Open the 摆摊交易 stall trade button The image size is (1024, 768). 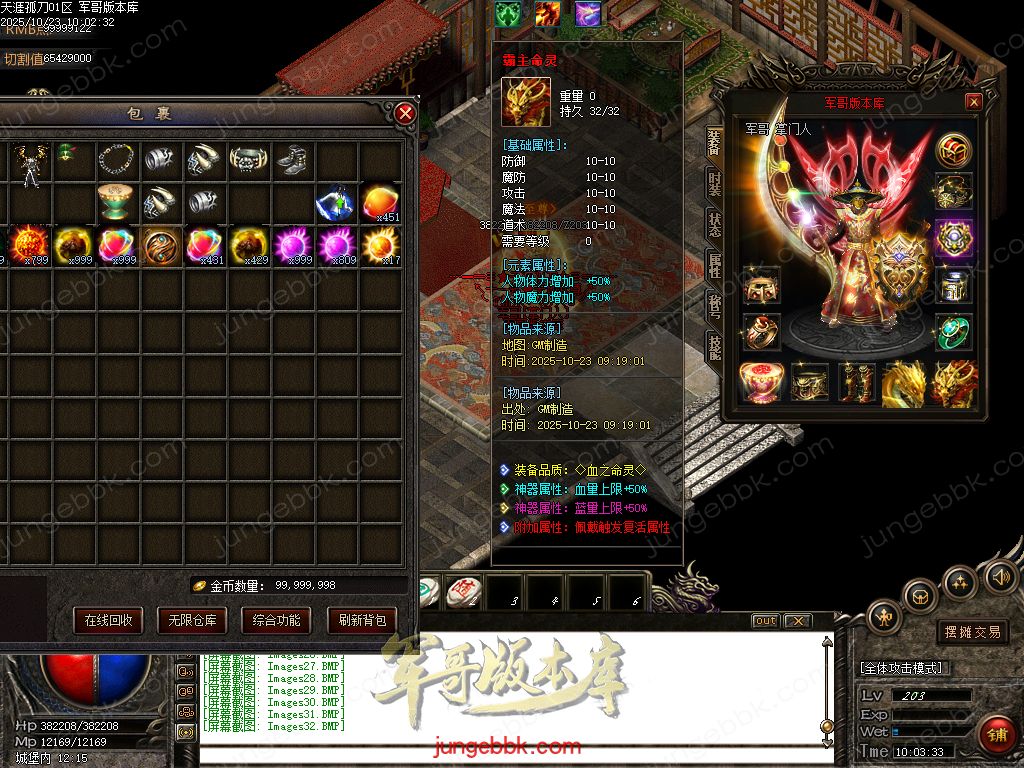coord(973,632)
